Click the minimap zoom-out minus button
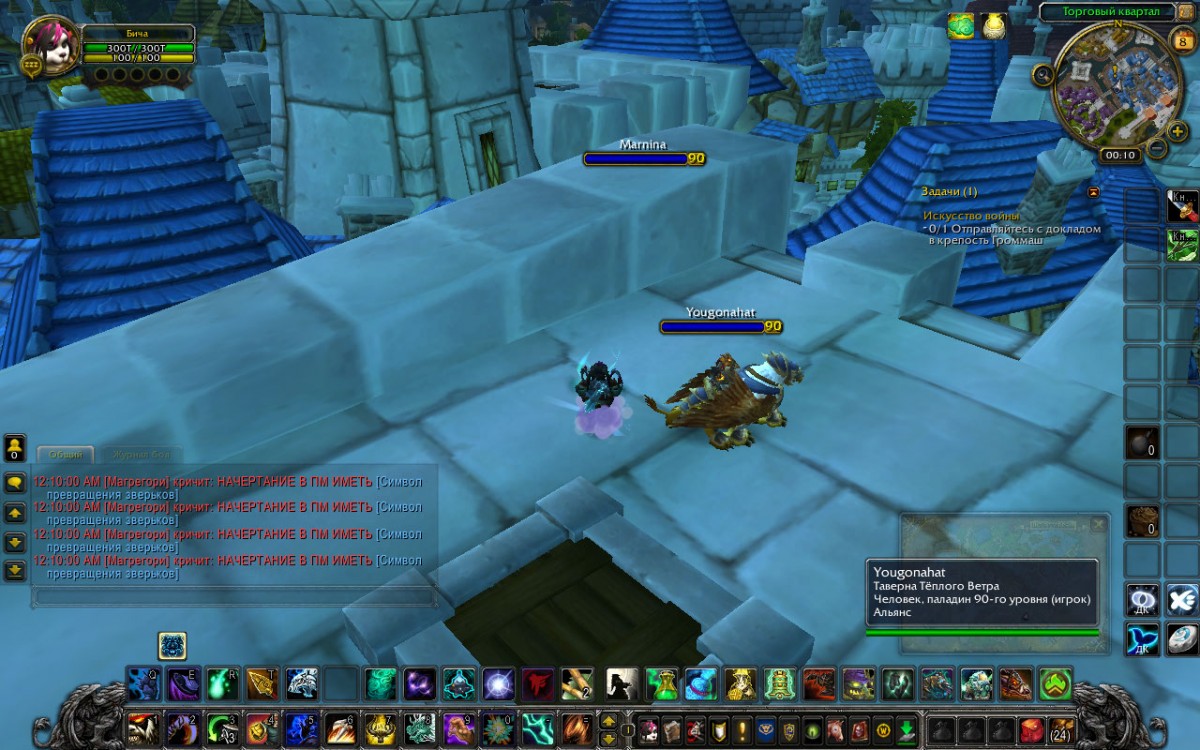Viewport: 1200px width, 750px height. (x=1156, y=148)
